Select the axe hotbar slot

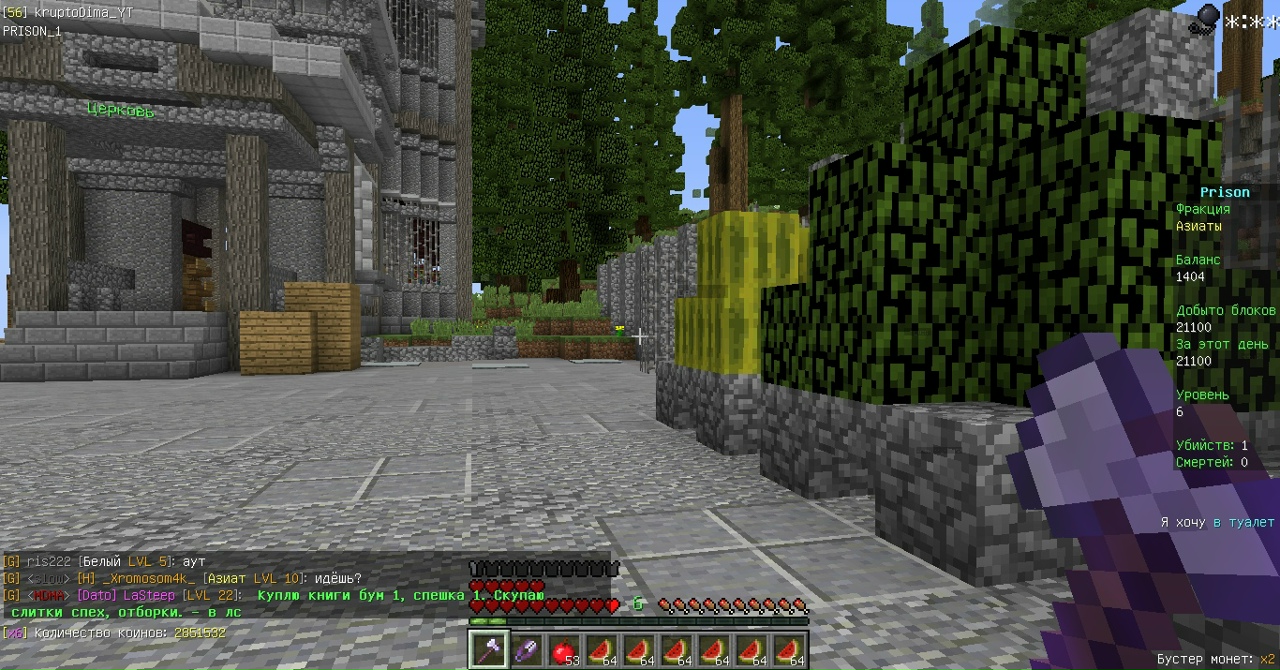click(x=489, y=649)
